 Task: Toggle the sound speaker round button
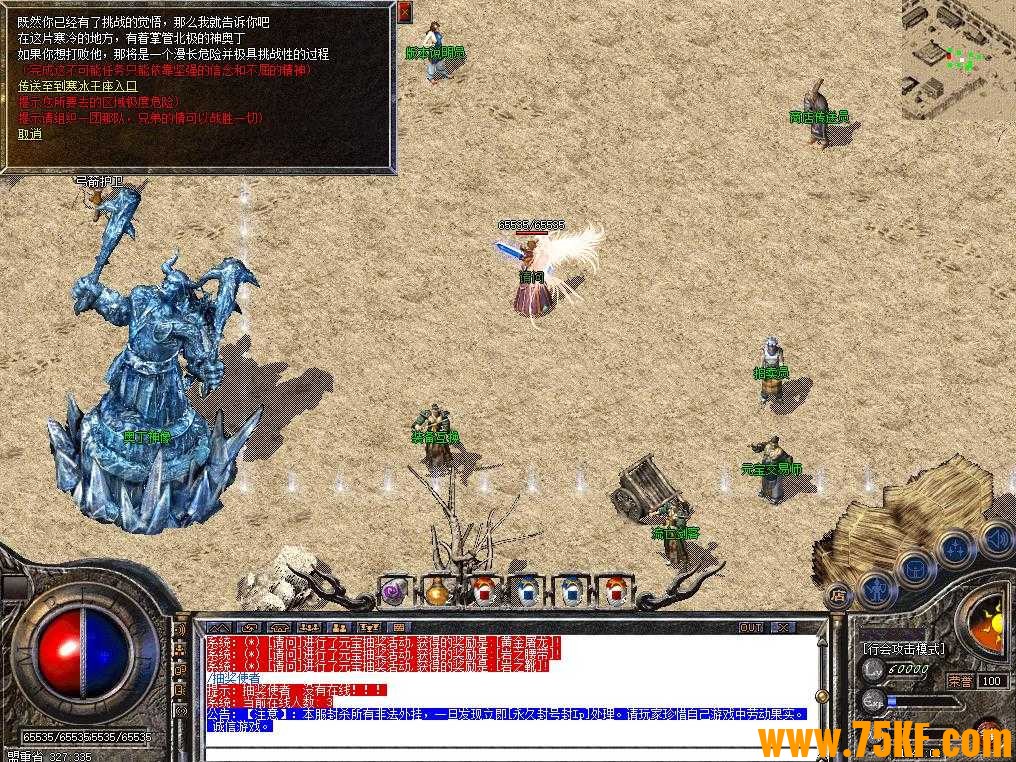(x=995, y=539)
